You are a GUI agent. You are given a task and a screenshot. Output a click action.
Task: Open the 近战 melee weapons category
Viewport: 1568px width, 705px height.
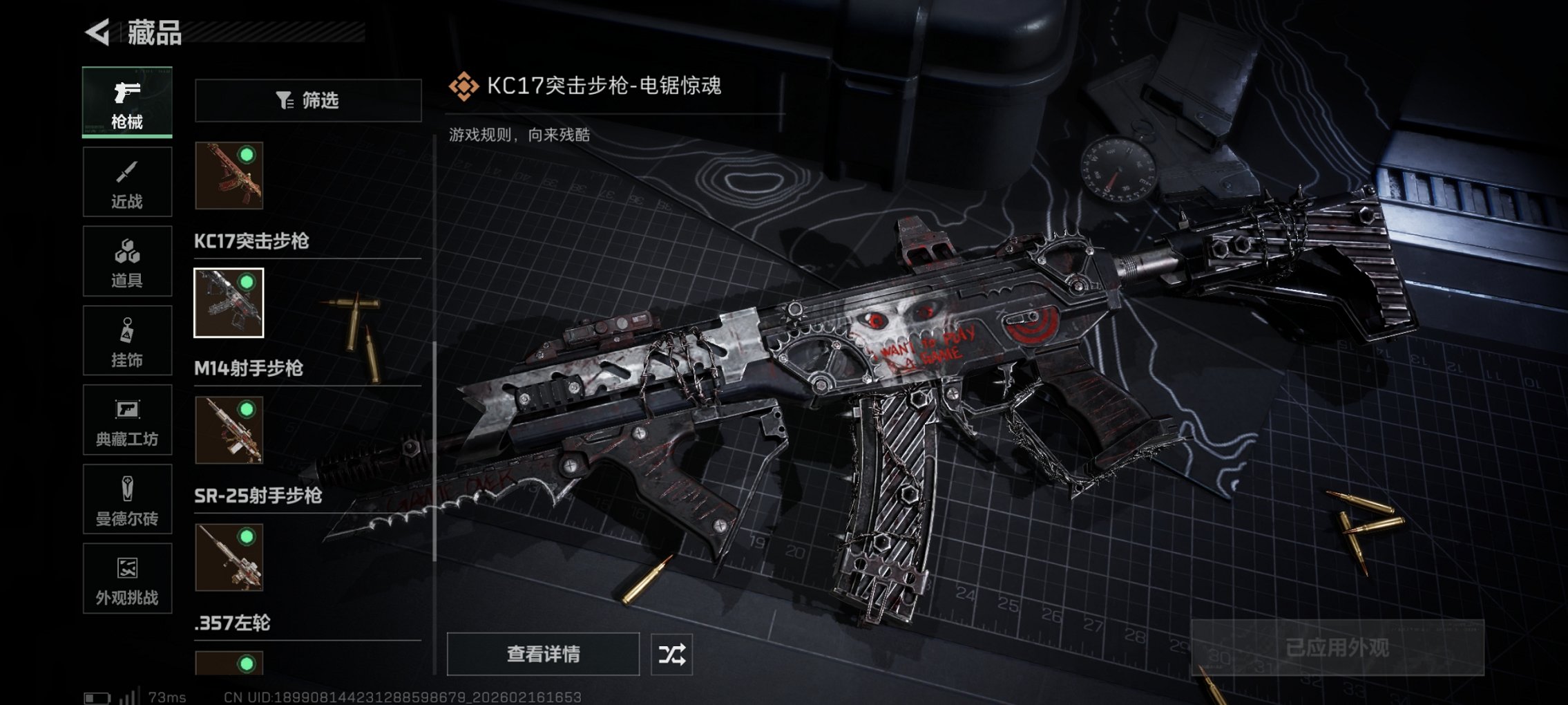point(127,181)
